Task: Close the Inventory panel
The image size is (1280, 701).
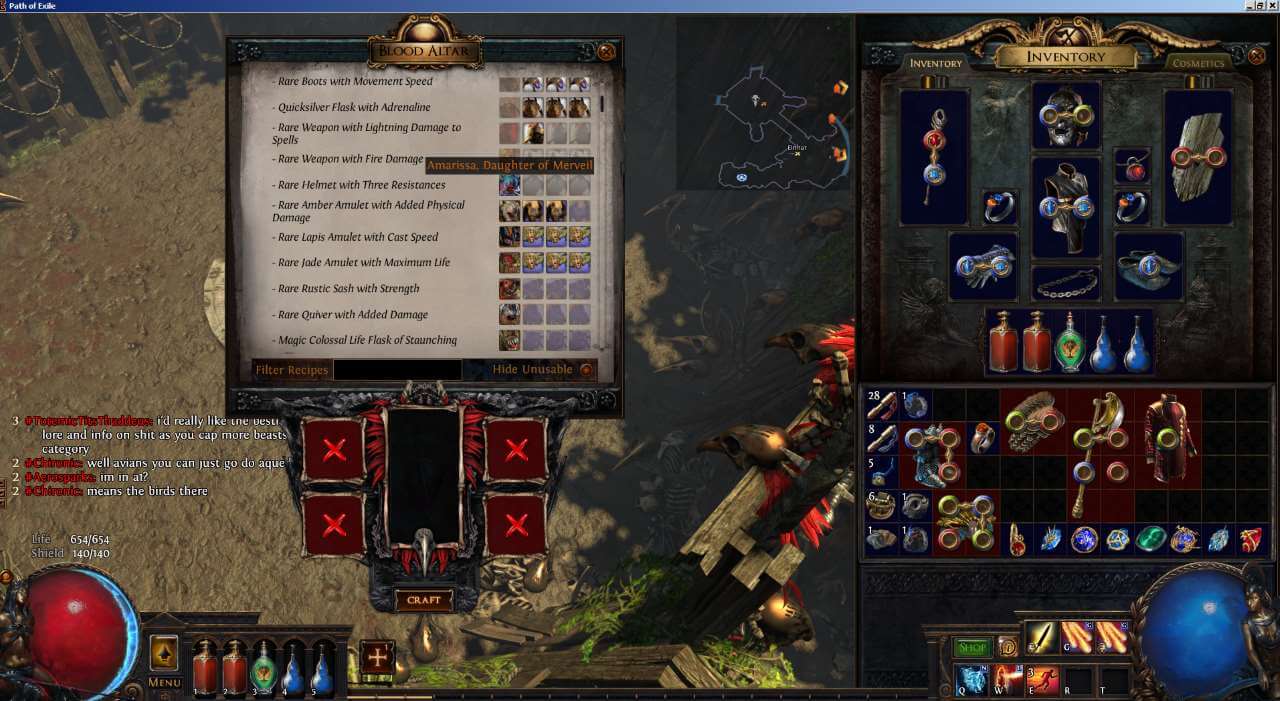Action: point(1257,56)
